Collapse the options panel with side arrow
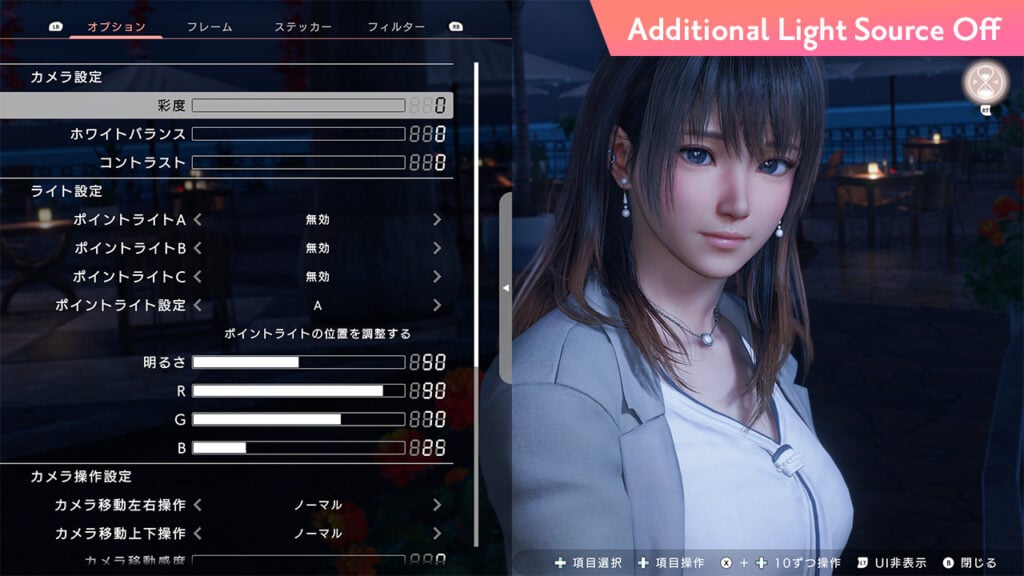This screenshot has width=1024, height=576. (x=505, y=287)
